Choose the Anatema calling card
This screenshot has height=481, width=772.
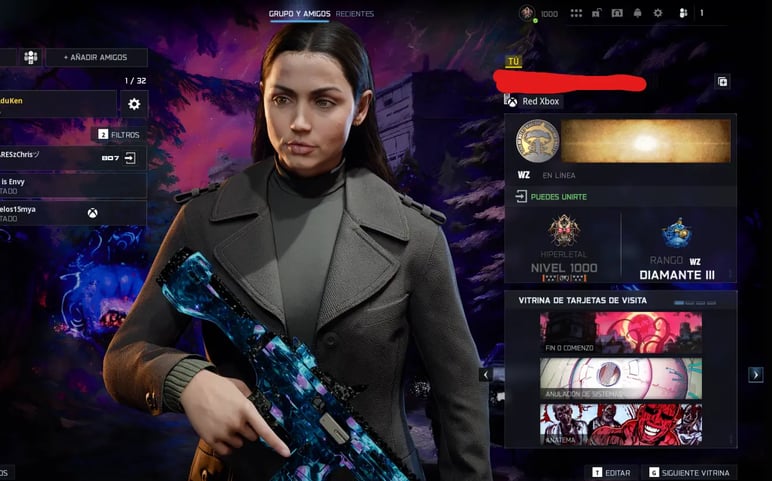click(620, 424)
